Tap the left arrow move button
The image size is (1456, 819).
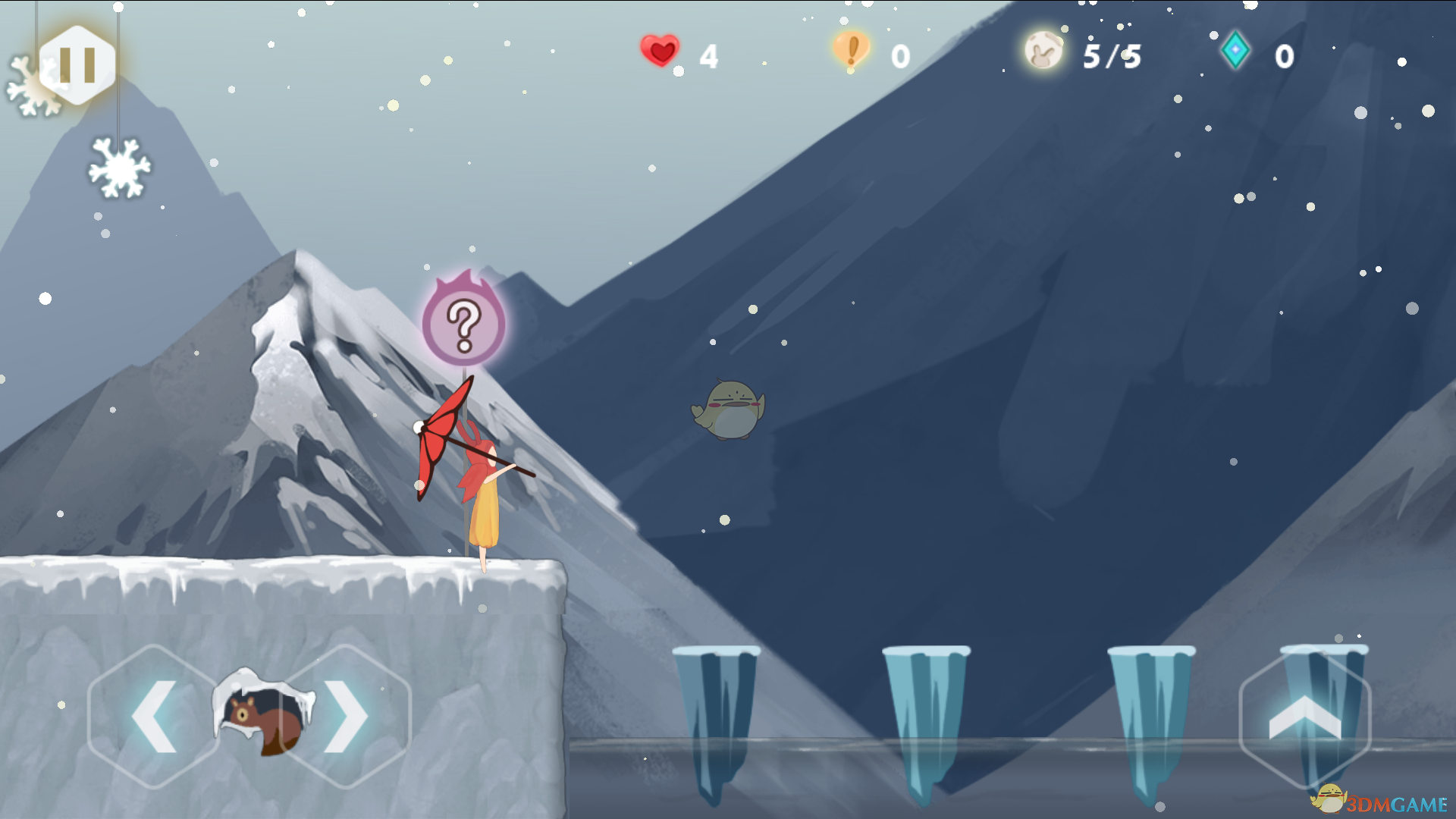154,717
